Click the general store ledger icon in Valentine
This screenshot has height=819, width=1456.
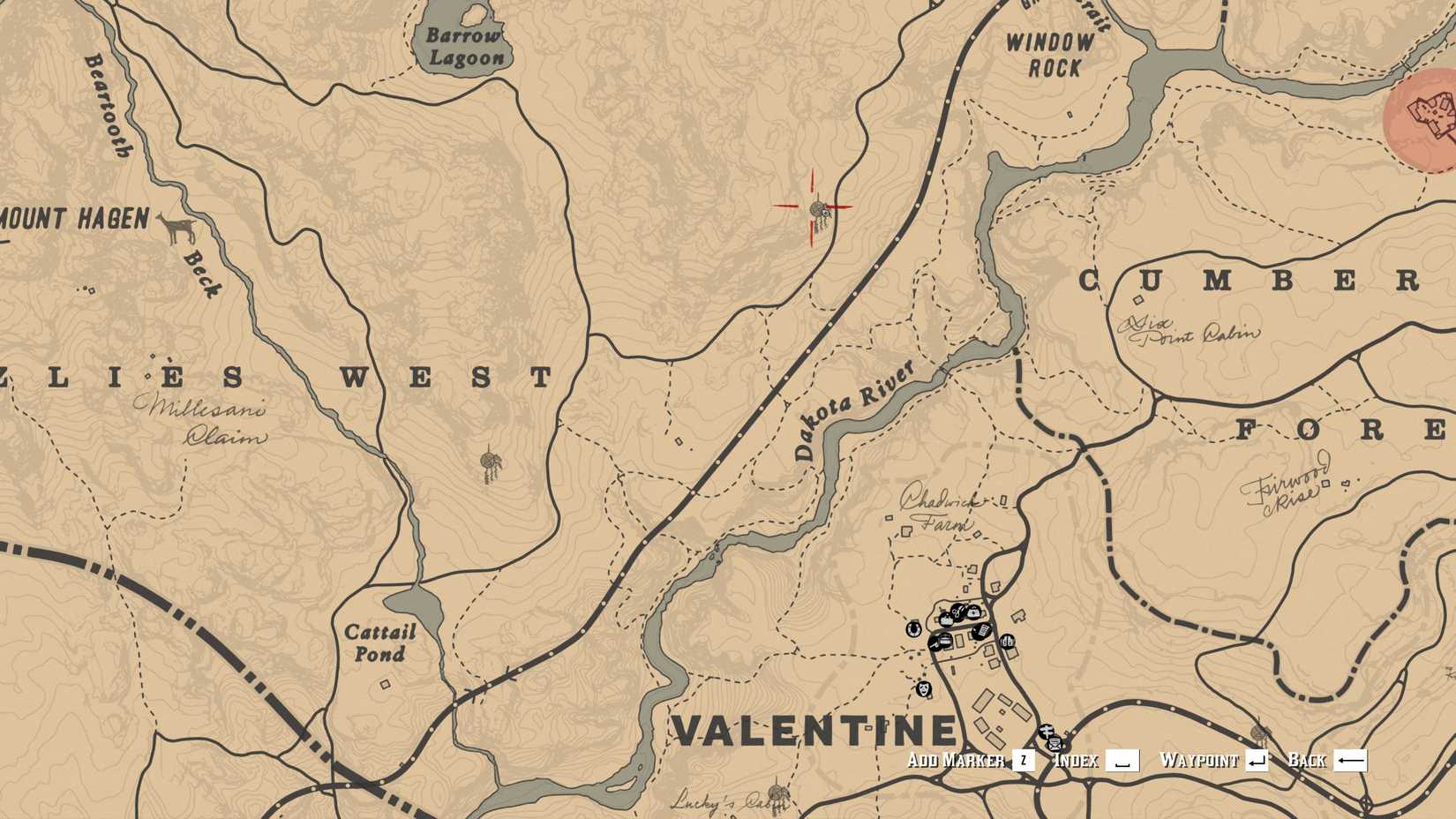982,632
